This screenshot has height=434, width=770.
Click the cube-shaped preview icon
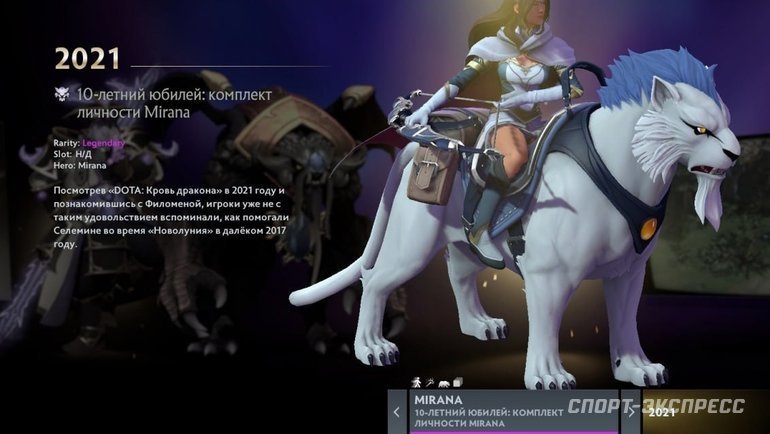coord(455,382)
